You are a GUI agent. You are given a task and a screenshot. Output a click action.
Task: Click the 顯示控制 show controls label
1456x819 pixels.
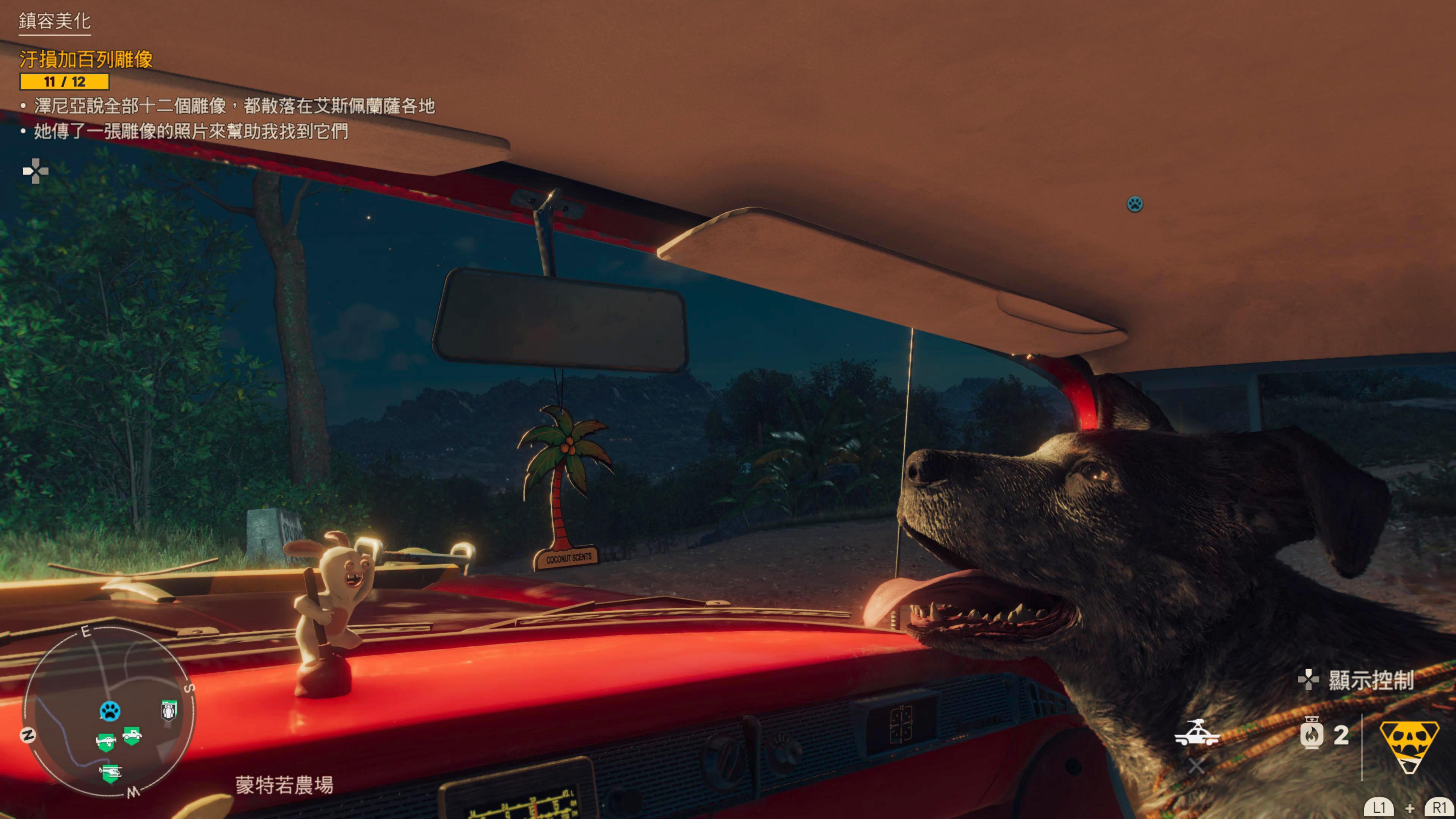pyautogui.click(x=1370, y=681)
